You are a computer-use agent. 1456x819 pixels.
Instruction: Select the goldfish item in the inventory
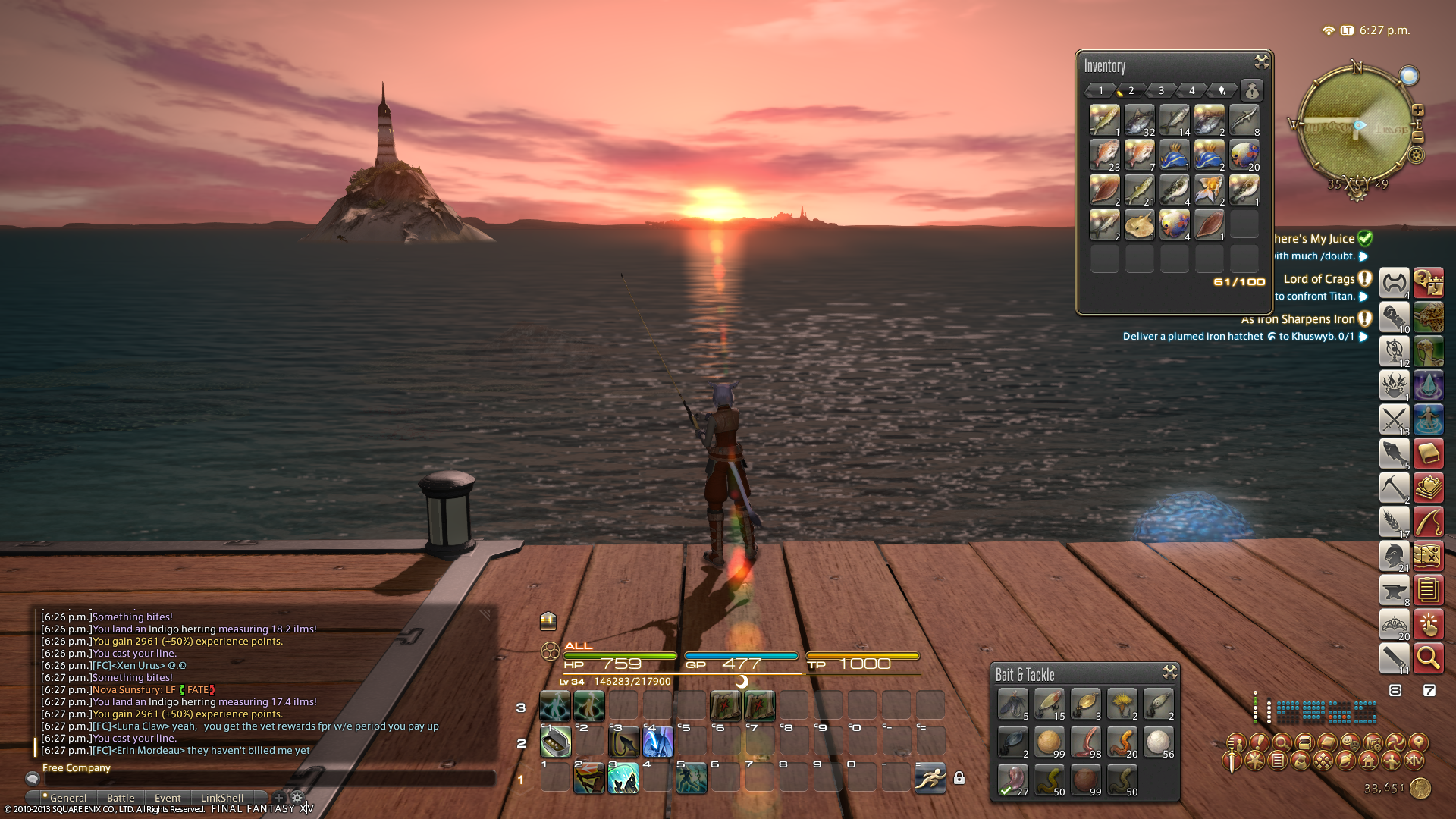tap(1209, 190)
